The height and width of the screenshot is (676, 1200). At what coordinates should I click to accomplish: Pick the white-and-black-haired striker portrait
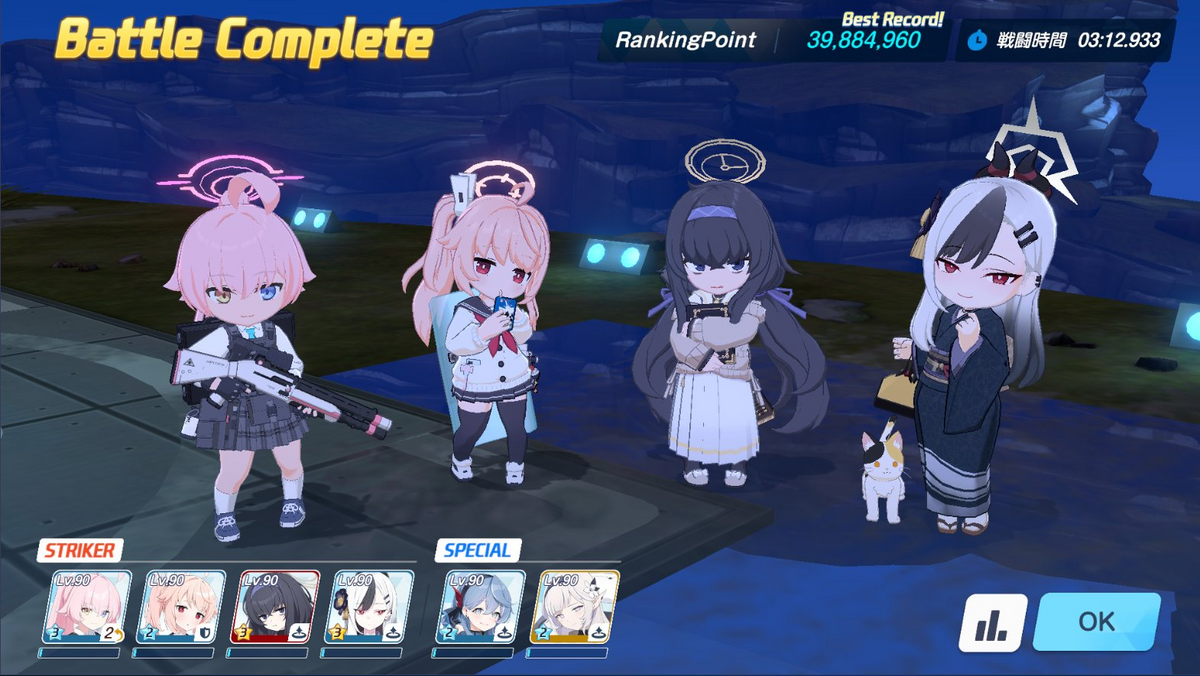[x=371, y=607]
